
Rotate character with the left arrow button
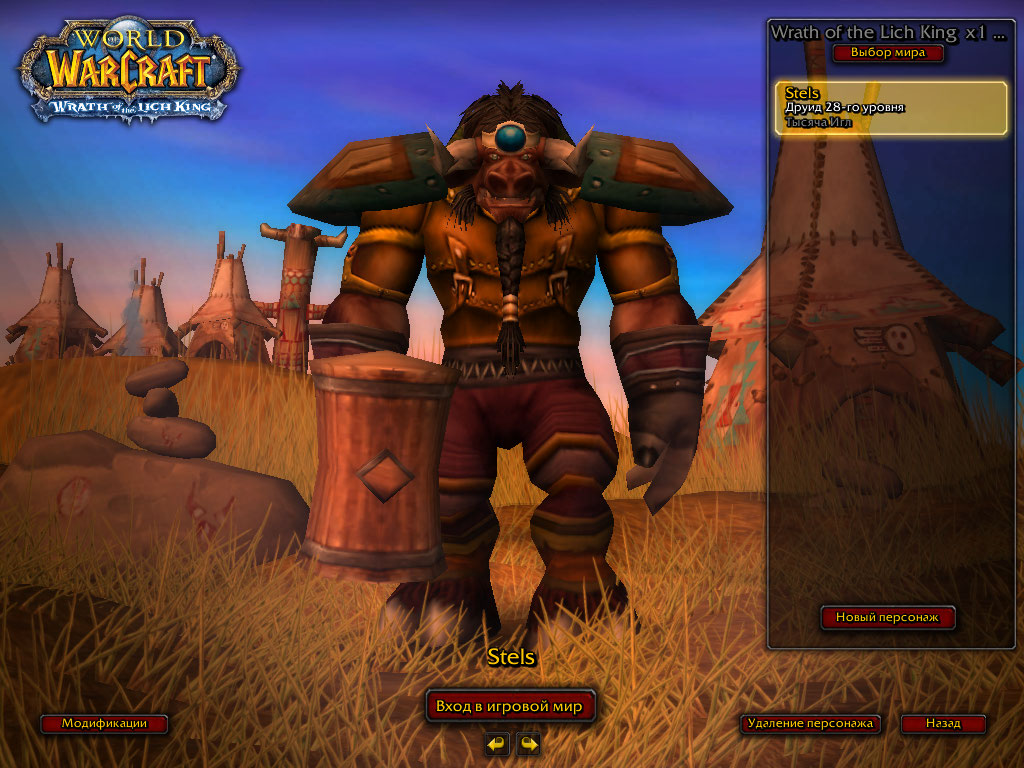pyautogui.click(x=497, y=743)
